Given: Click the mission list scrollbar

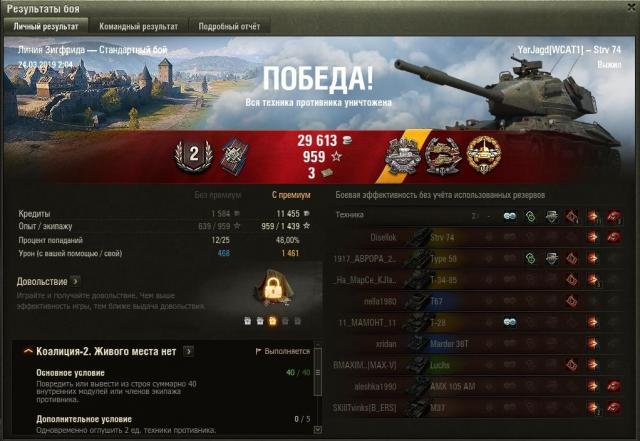Looking at the screenshot, I should [x=318, y=385].
